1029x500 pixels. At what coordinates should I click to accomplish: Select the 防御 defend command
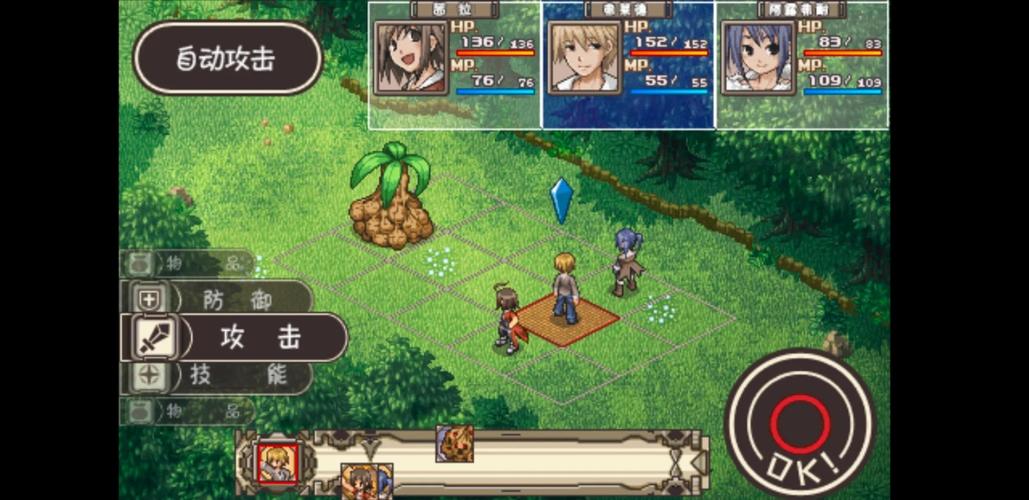click(220, 298)
